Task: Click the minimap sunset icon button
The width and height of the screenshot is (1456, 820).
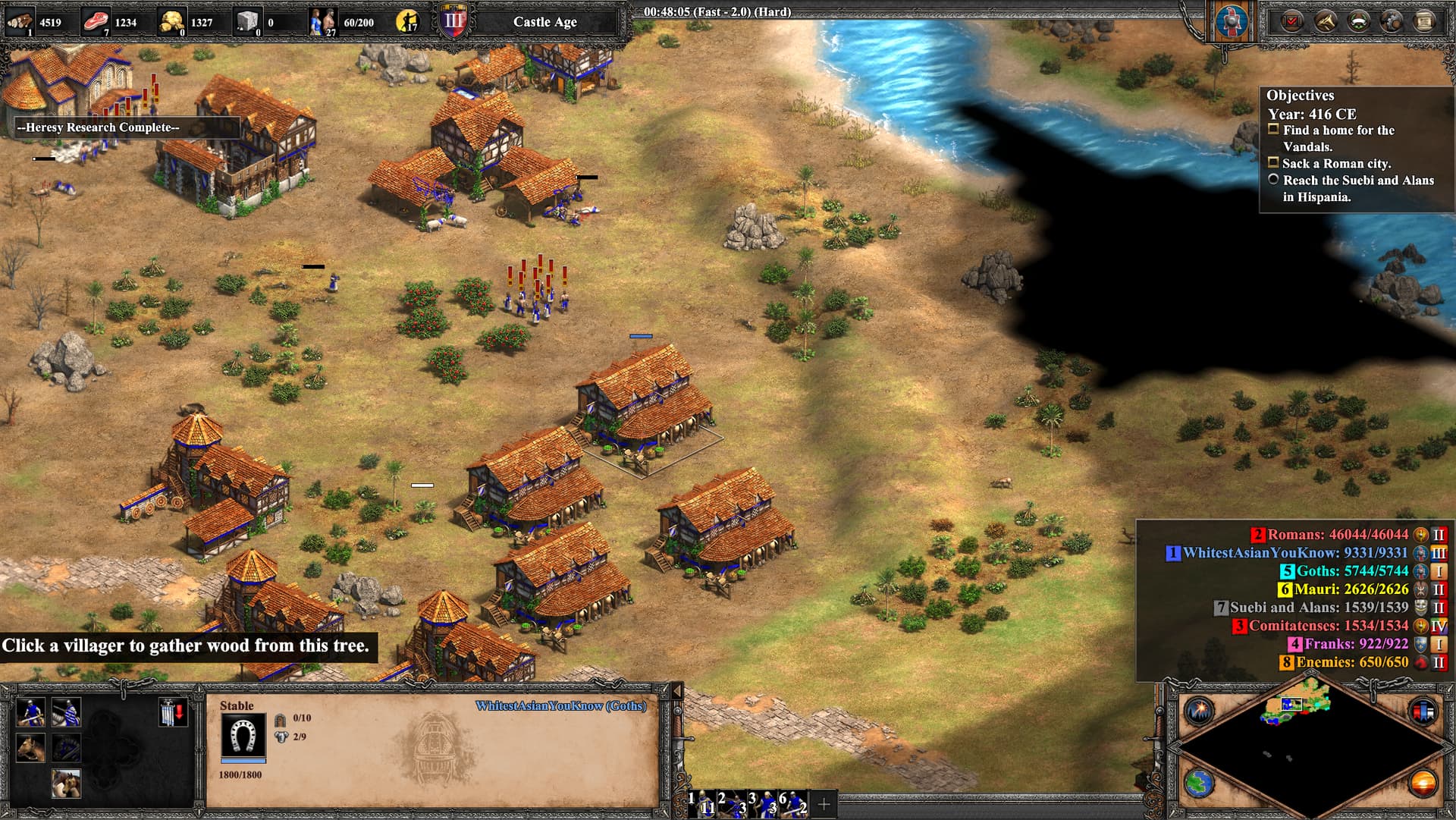Action: (x=1423, y=784)
